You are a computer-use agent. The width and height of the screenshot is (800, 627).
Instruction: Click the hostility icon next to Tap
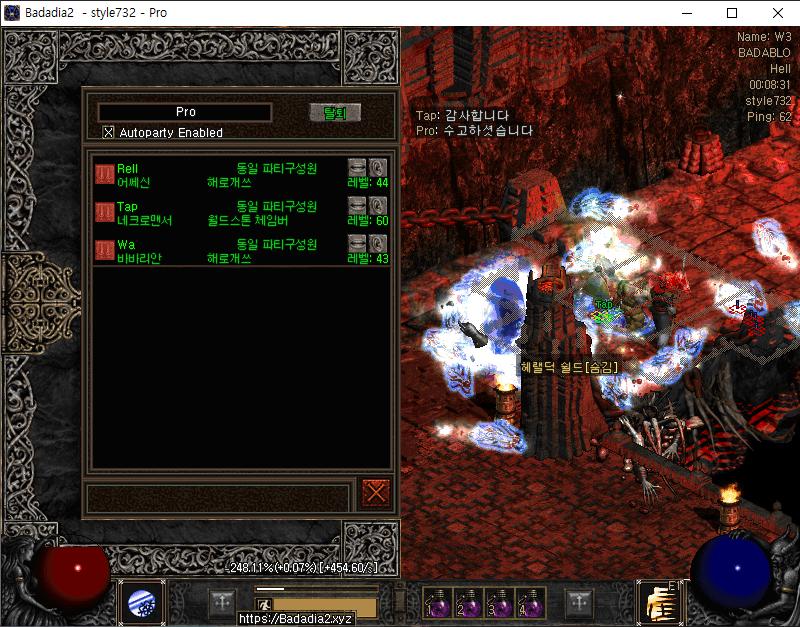tap(104, 212)
